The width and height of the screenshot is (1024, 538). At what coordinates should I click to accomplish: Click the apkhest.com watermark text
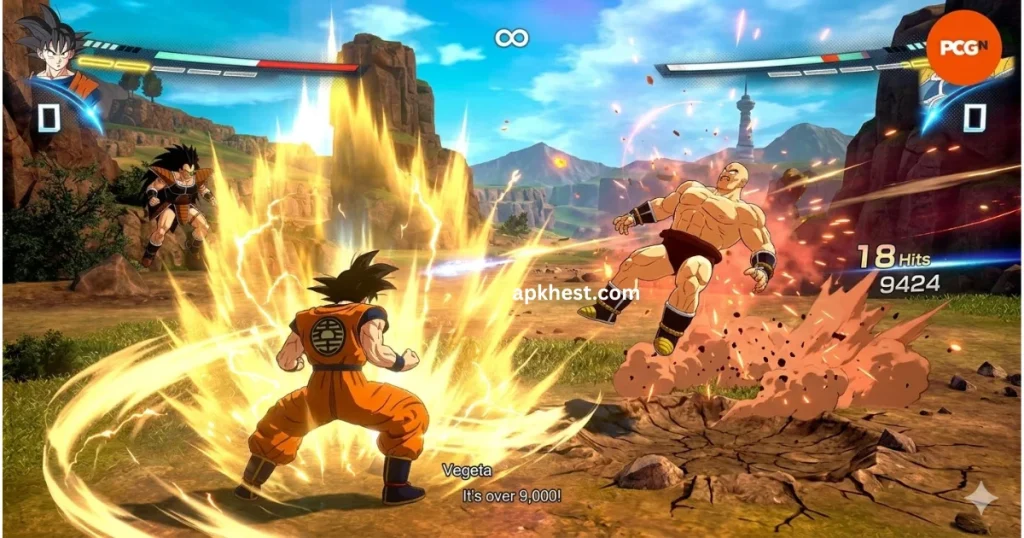pyautogui.click(x=575, y=293)
